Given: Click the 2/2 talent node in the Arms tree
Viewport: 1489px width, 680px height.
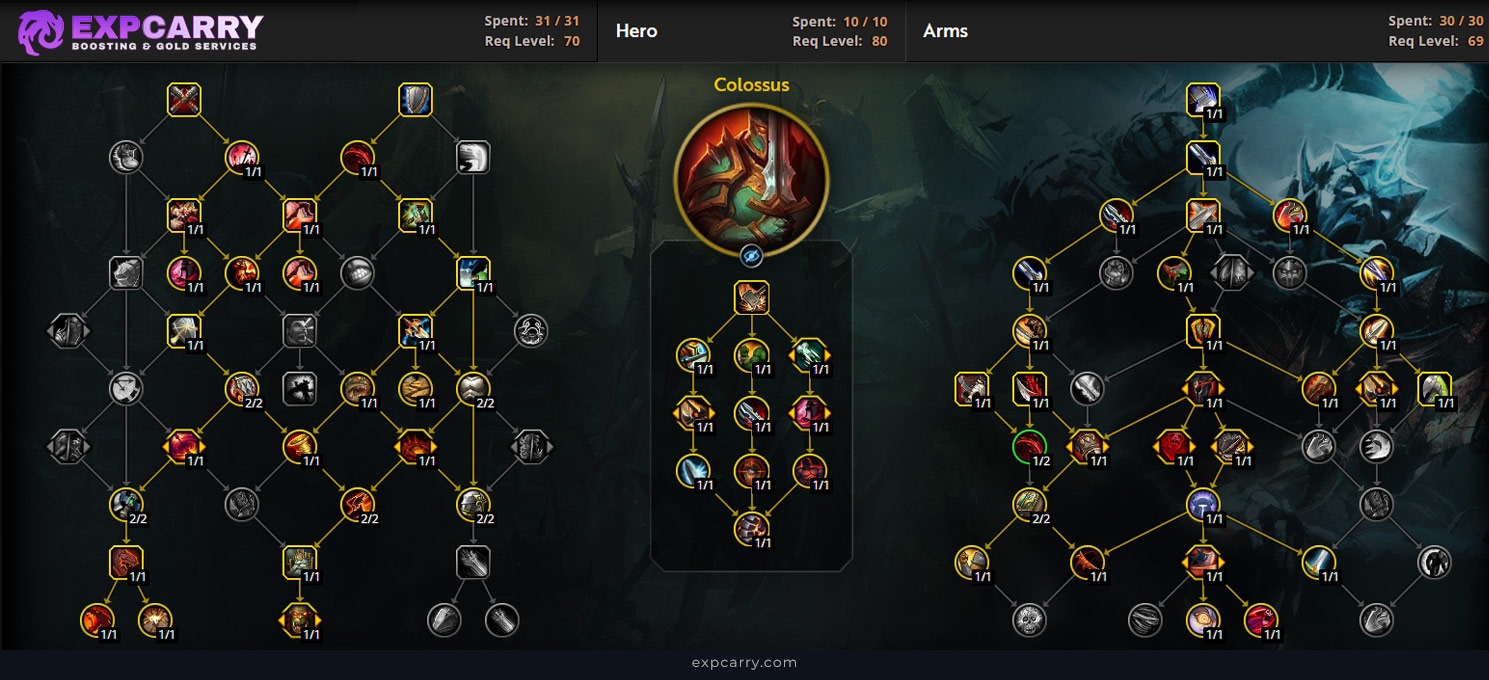Looking at the screenshot, I should pyautogui.click(x=1029, y=504).
